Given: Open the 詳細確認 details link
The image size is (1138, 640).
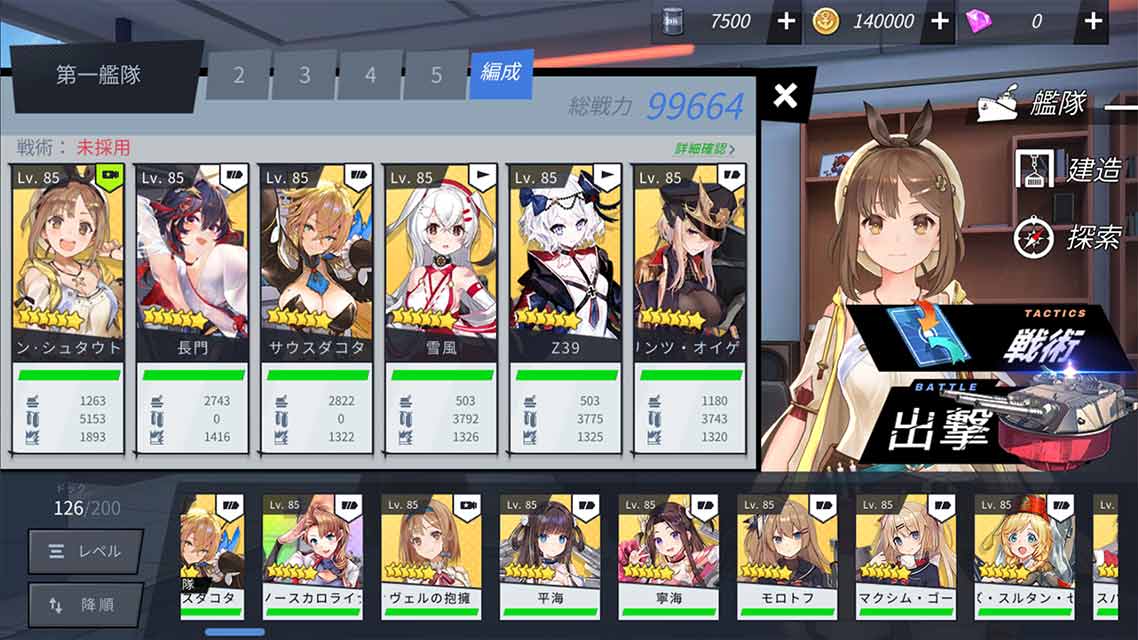Looking at the screenshot, I should pyautogui.click(x=704, y=149).
